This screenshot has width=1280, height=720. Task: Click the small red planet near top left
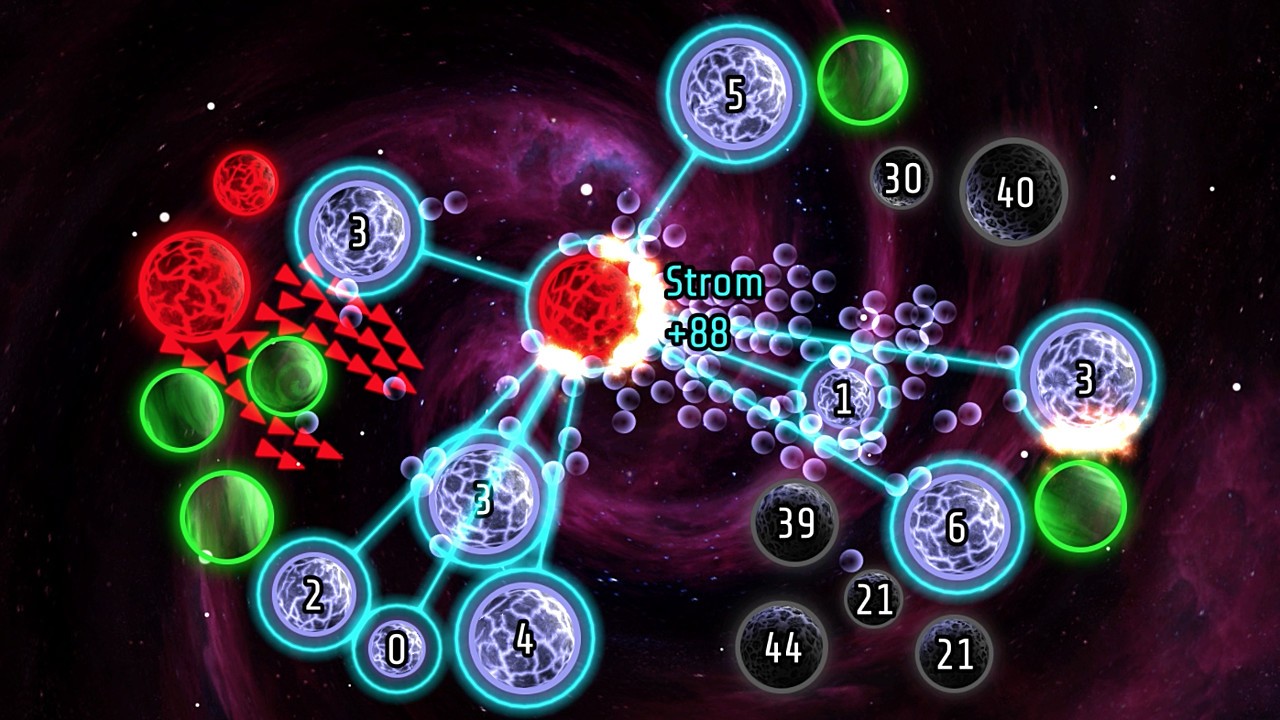point(243,185)
